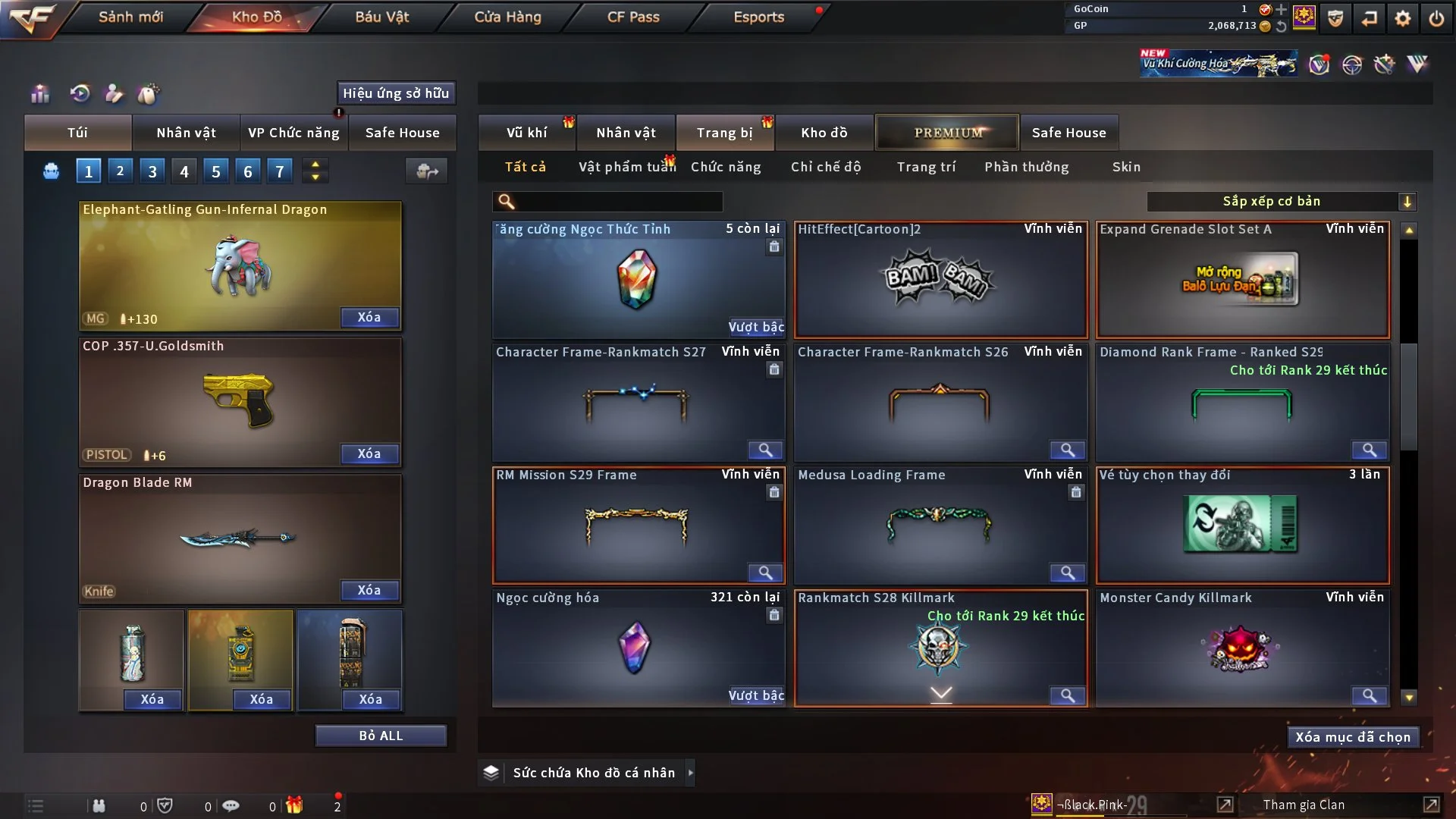The height and width of the screenshot is (819, 1456).
Task: Go to the Sảnh mới lobby
Action: pos(130,17)
